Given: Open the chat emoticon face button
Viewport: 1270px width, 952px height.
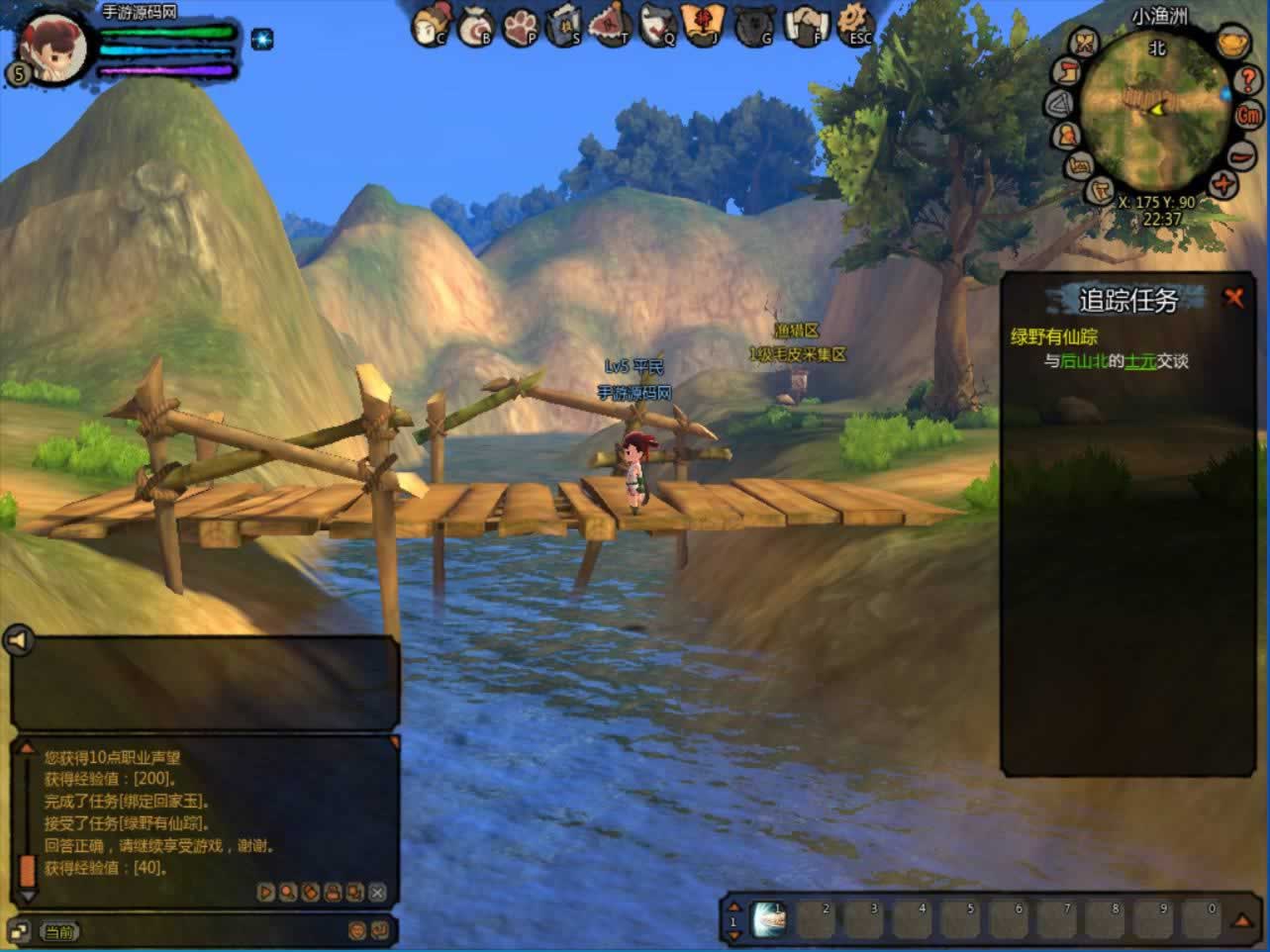Looking at the screenshot, I should (357, 930).
